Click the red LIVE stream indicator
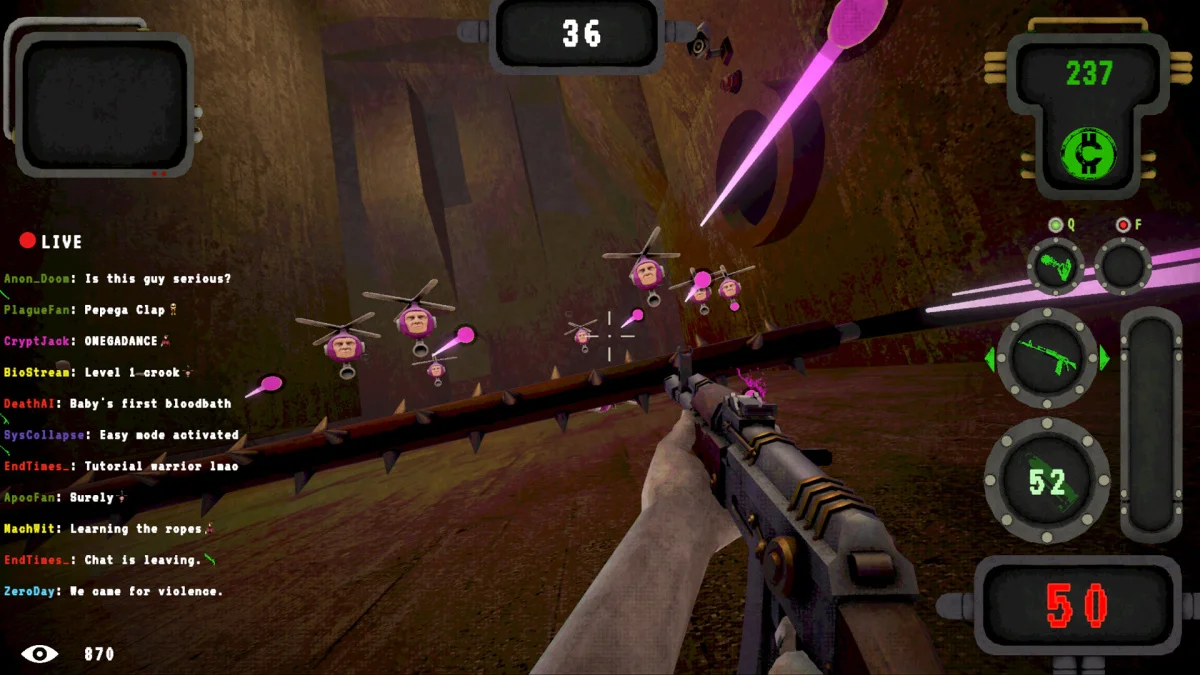The width and height of the screenshot is (1200, 675). click(50, 241)
